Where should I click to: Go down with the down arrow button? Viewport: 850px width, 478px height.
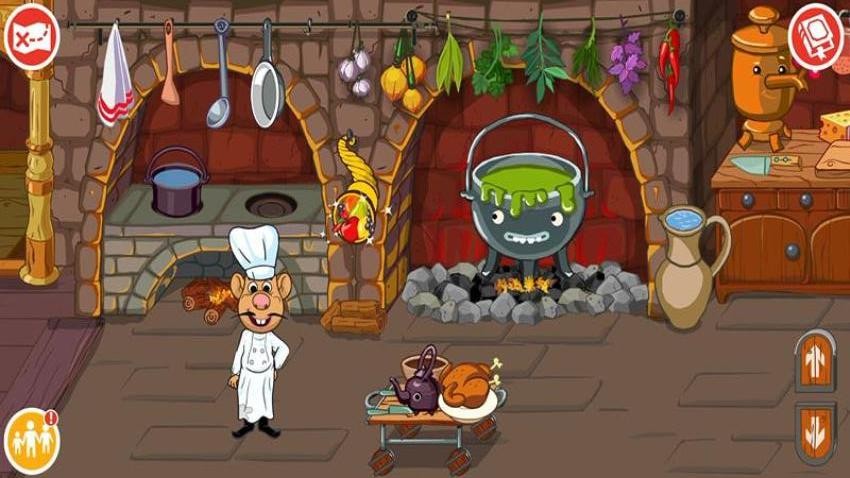(x=814, y=433)
